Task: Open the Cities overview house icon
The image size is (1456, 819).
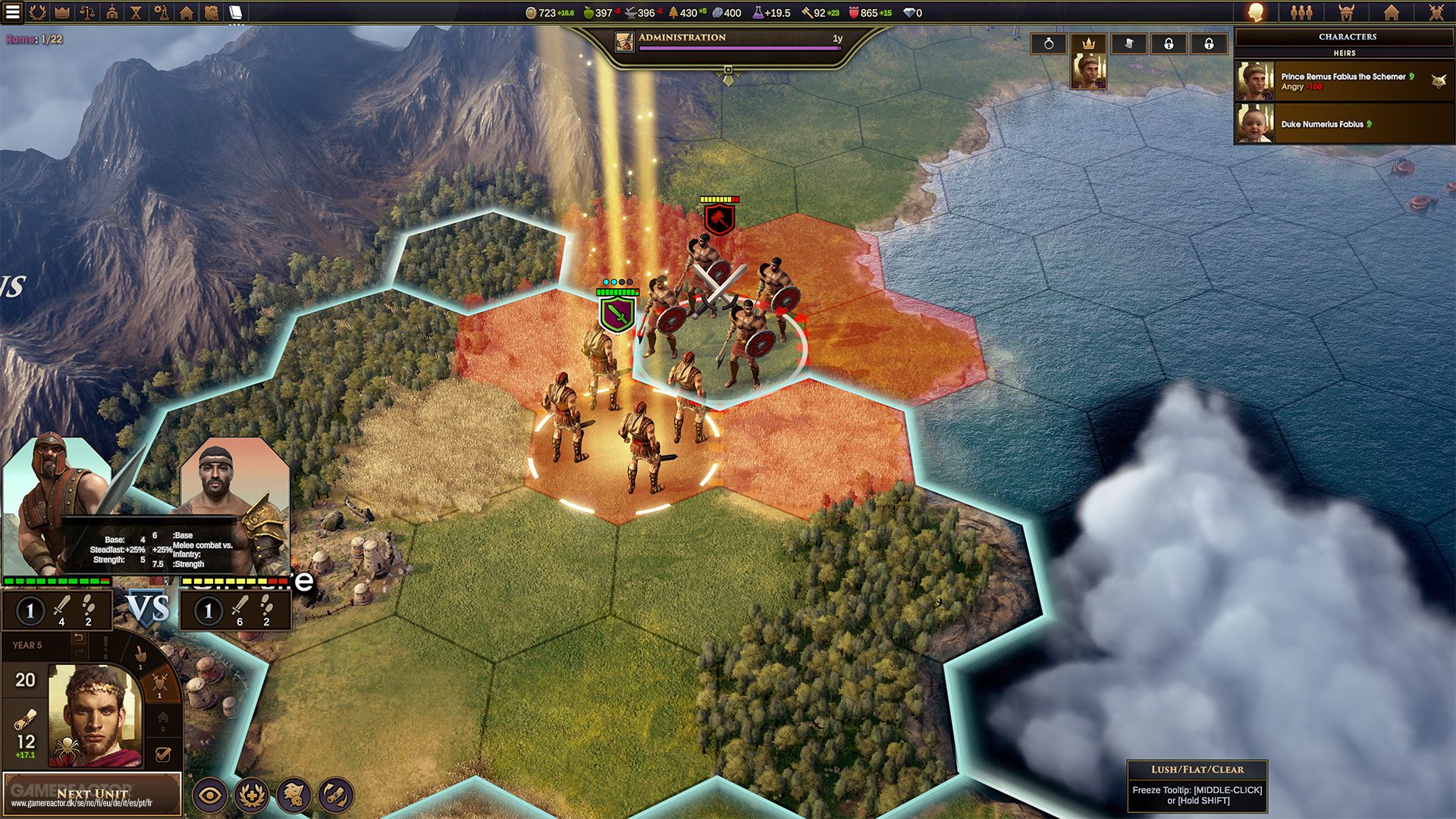Action: 187,13
